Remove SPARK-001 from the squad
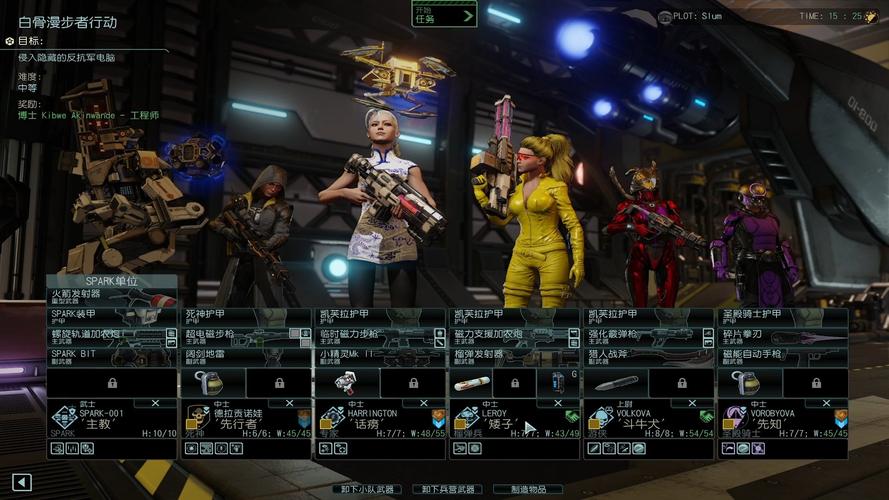 pyautogui.click(x=154, y=403)
